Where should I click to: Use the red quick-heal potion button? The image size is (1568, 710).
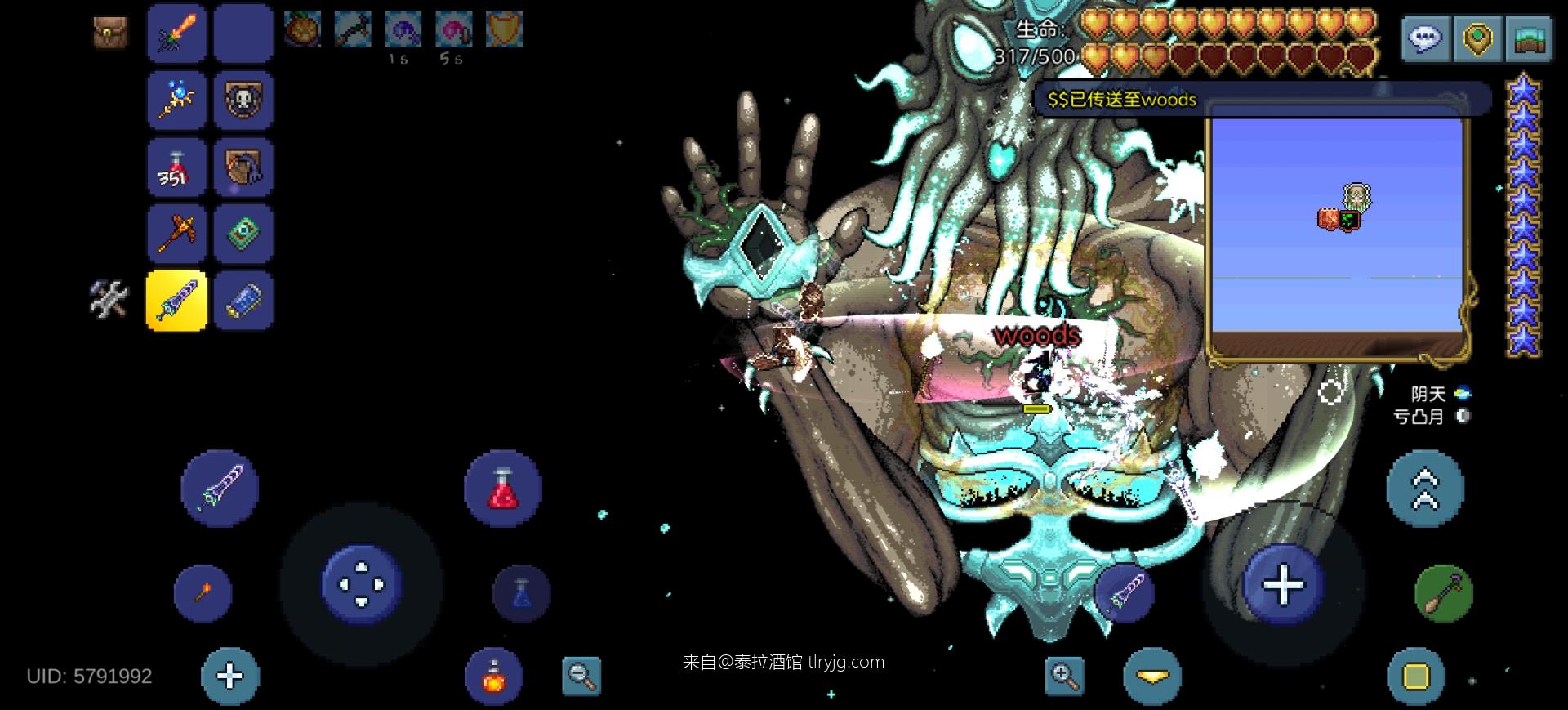[x=503, y=489]
